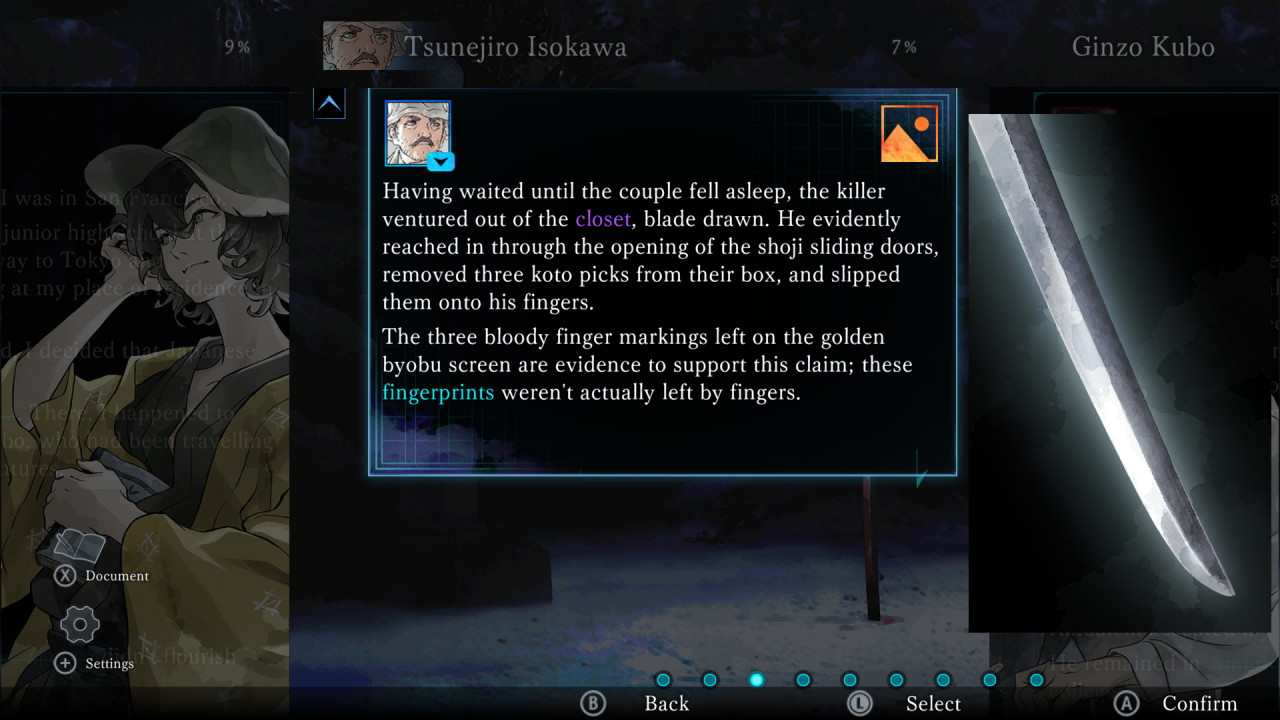1280x720 pixels.
Task: Open the 'fingerprints' keyword link
Action: (438, 392)
